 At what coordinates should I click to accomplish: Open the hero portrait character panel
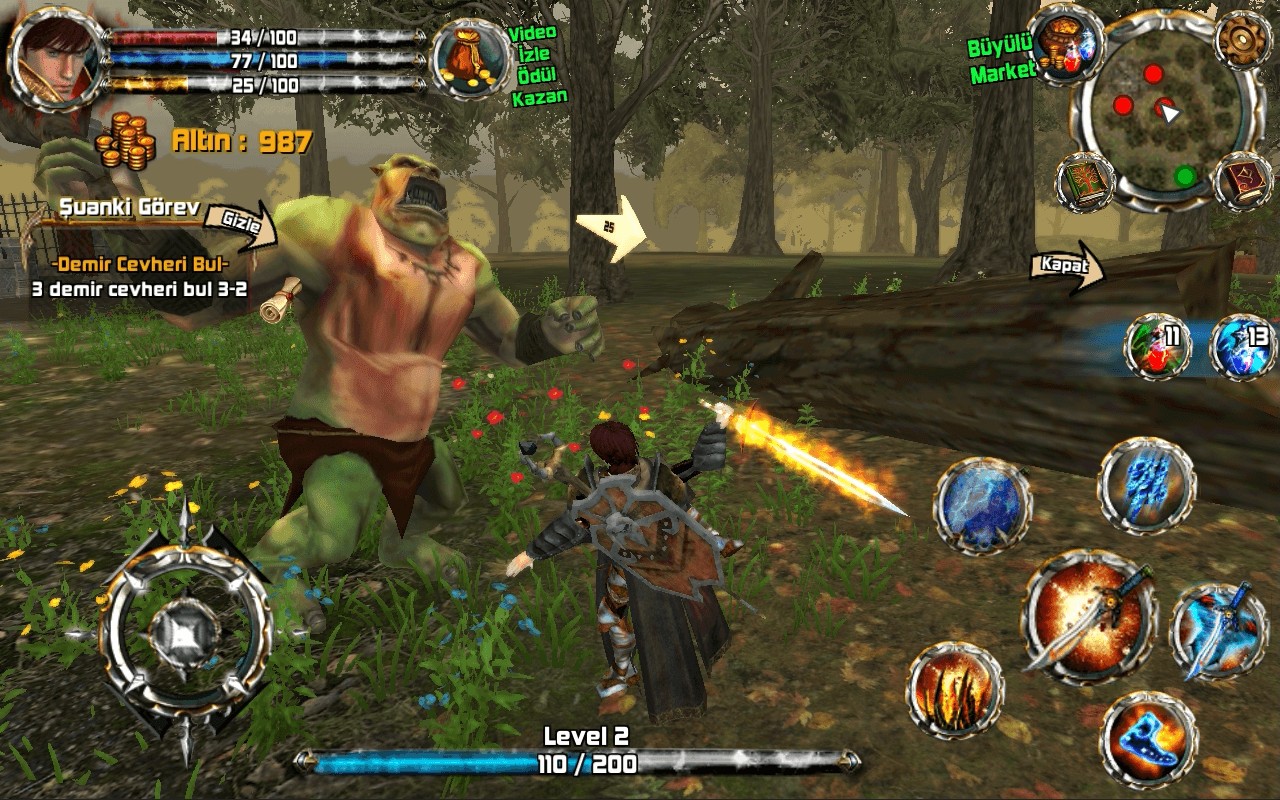pos(58,56)
